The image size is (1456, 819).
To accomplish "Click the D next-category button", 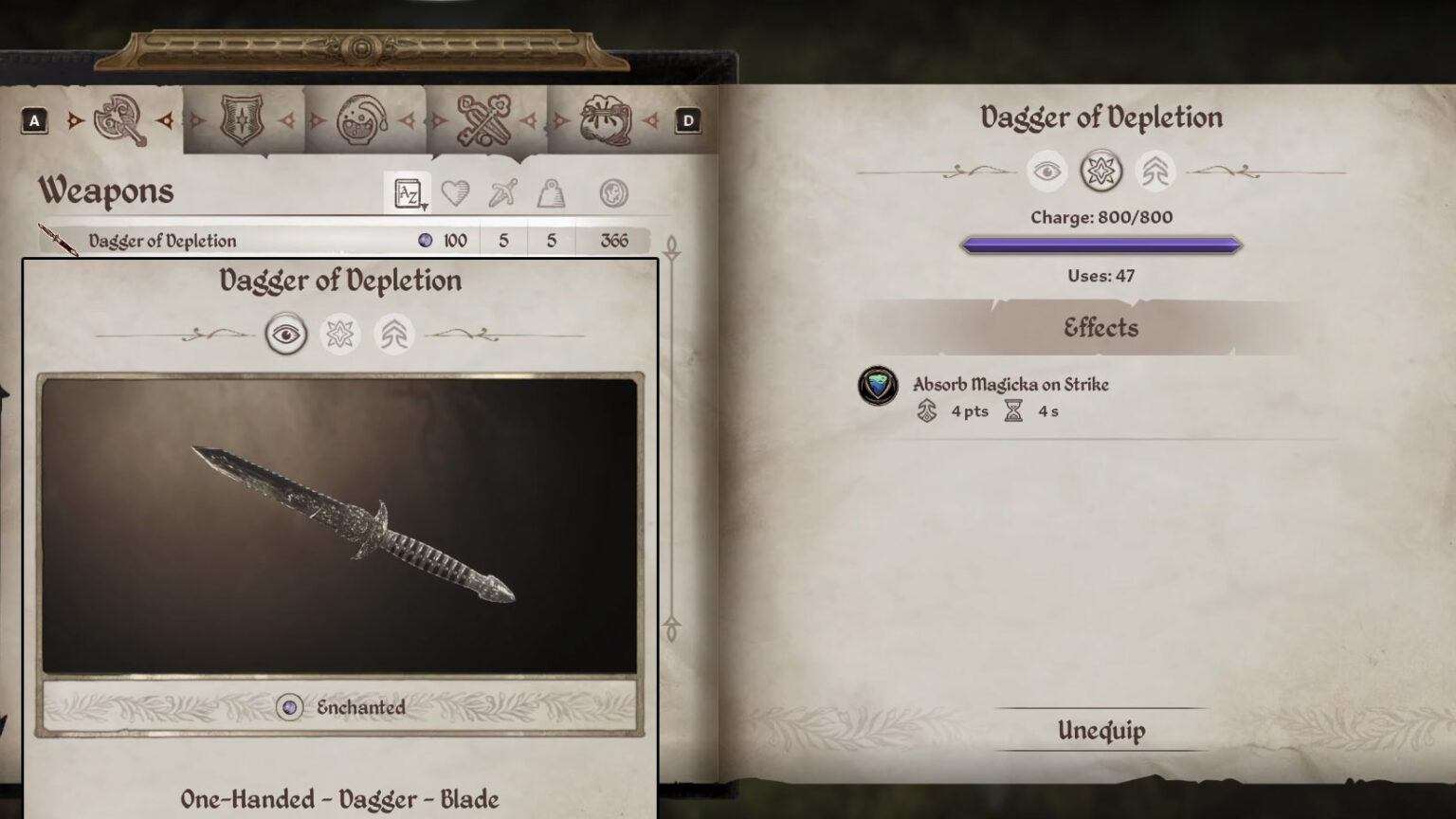I will tap(689, 120).
